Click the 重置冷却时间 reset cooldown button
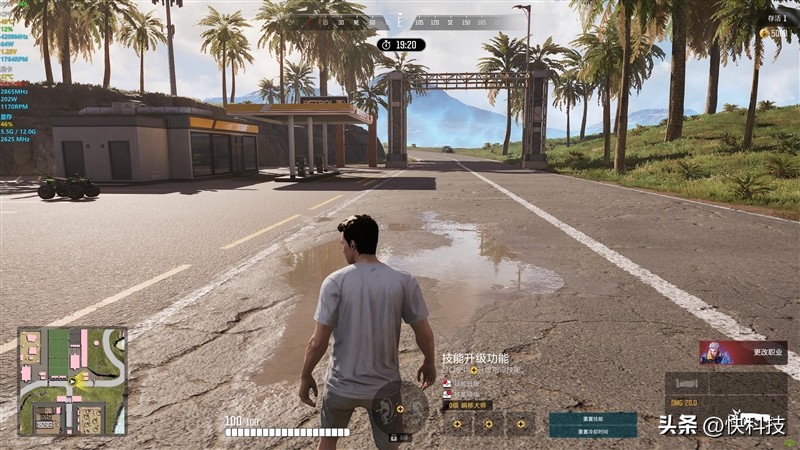This screenshot has height=450, width=800. coord(592,431)
